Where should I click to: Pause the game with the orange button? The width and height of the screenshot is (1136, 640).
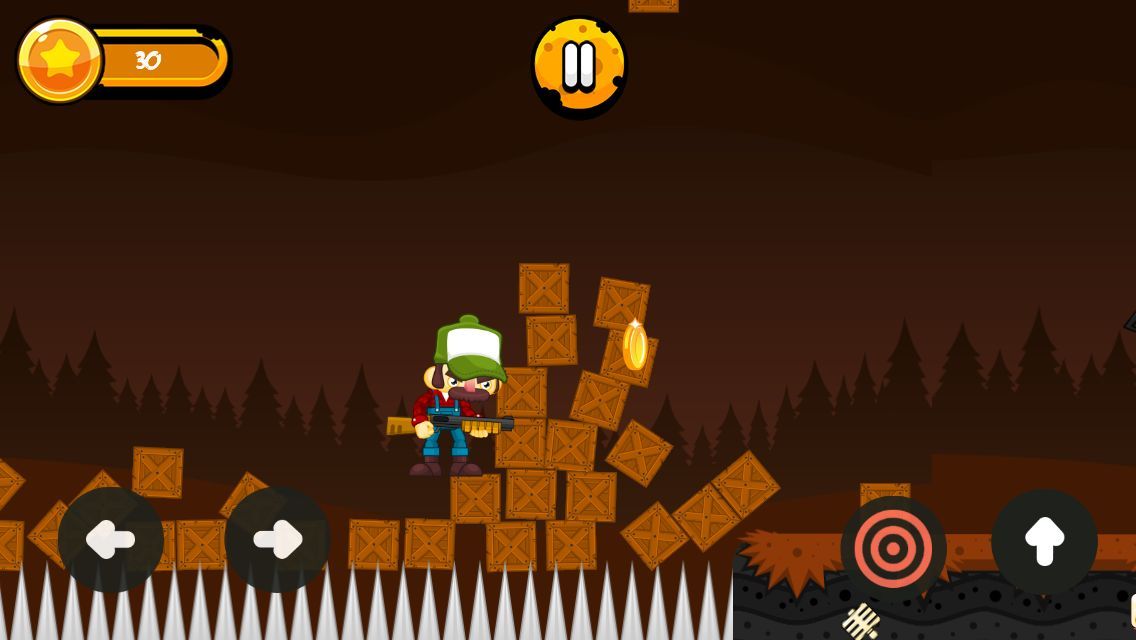click(x=579, y=65)
